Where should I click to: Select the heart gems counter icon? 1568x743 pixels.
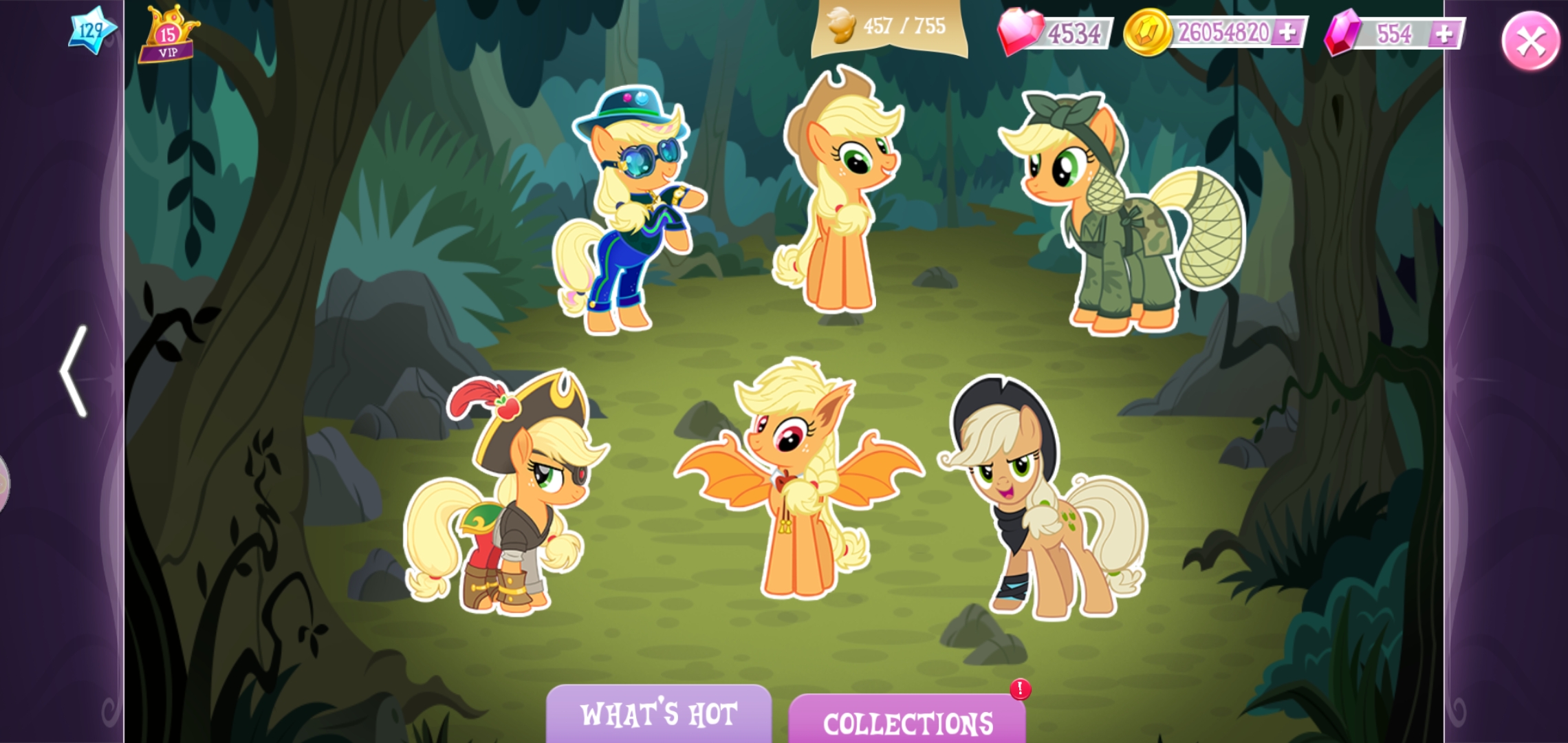click(1021, 32)
